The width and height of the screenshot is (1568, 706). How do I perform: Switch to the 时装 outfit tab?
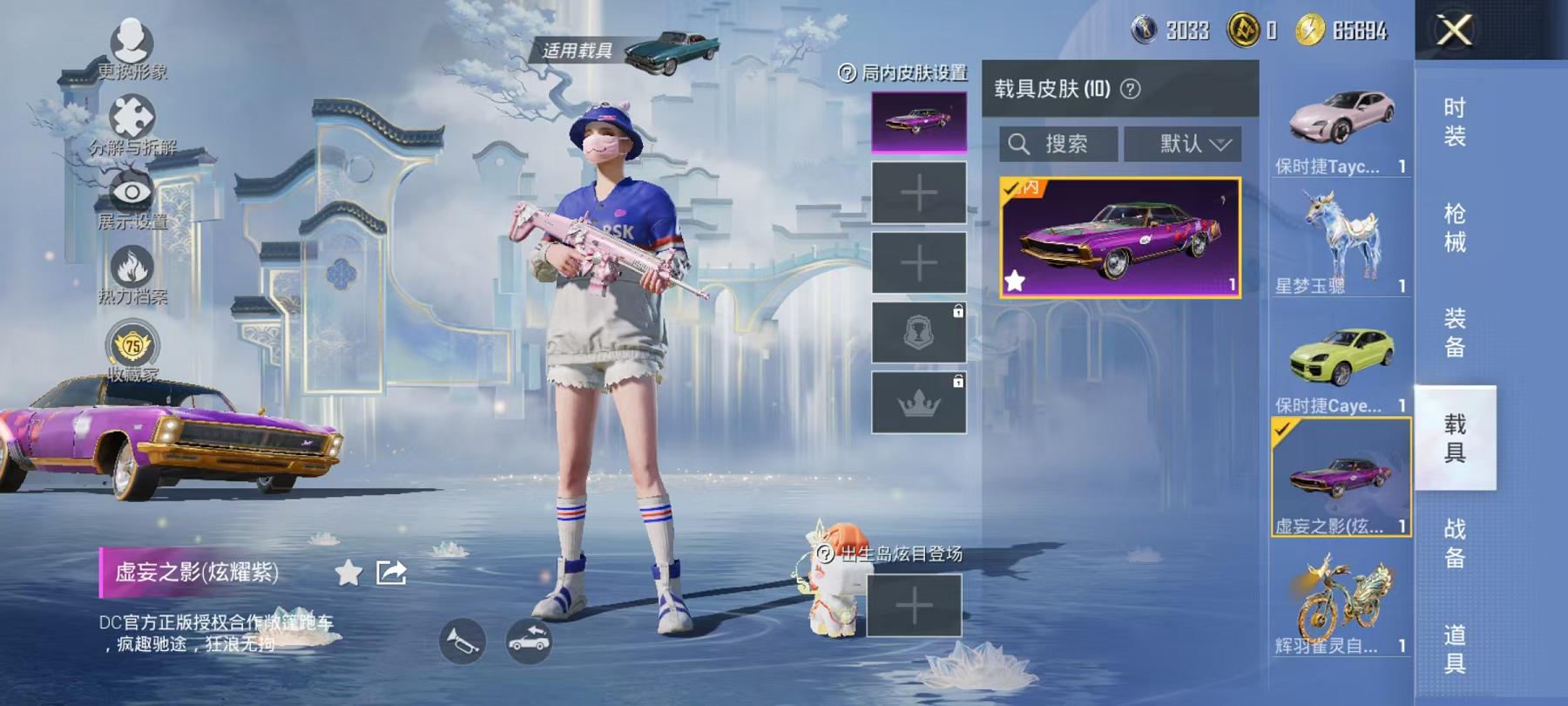click(1454, 122)
